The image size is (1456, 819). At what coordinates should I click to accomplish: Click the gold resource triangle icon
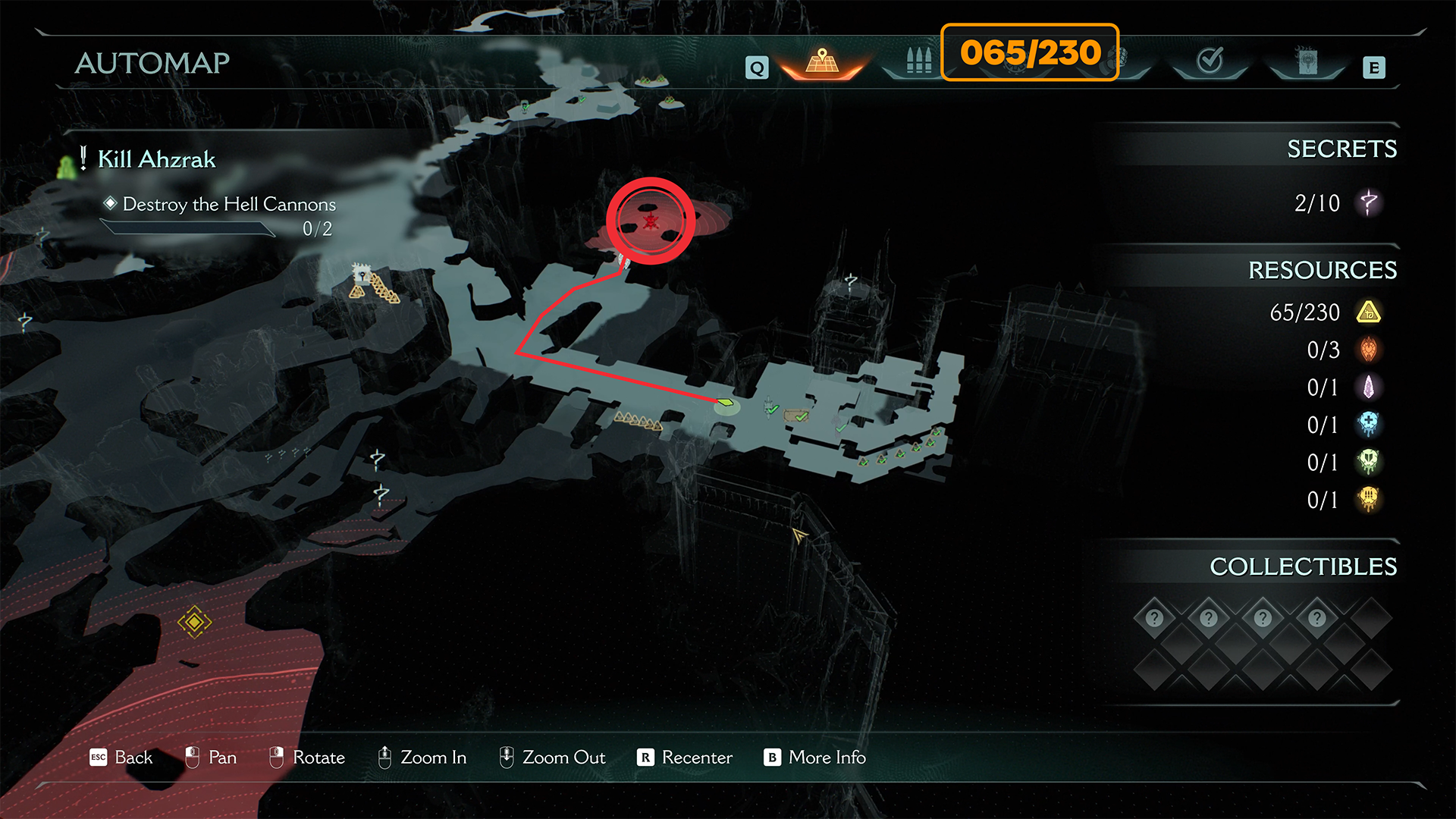click(x=1369, y=312)
